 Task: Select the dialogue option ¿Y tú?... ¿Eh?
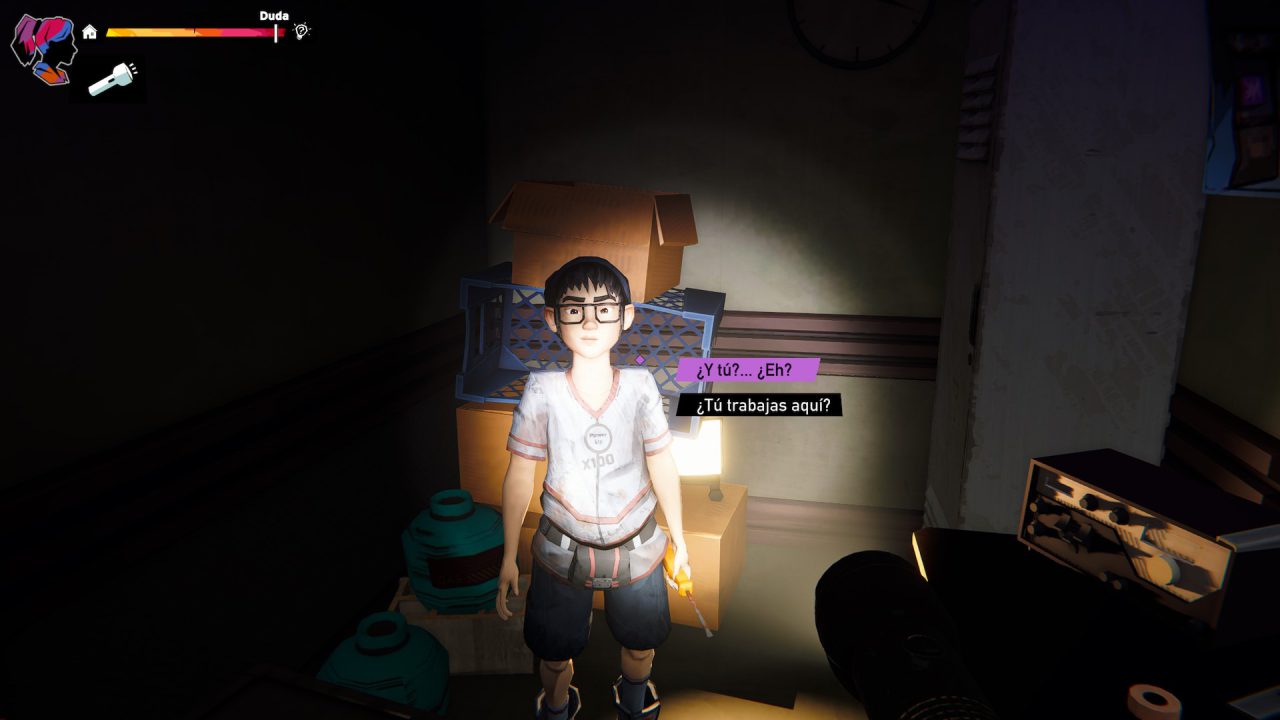coord(748,368)
